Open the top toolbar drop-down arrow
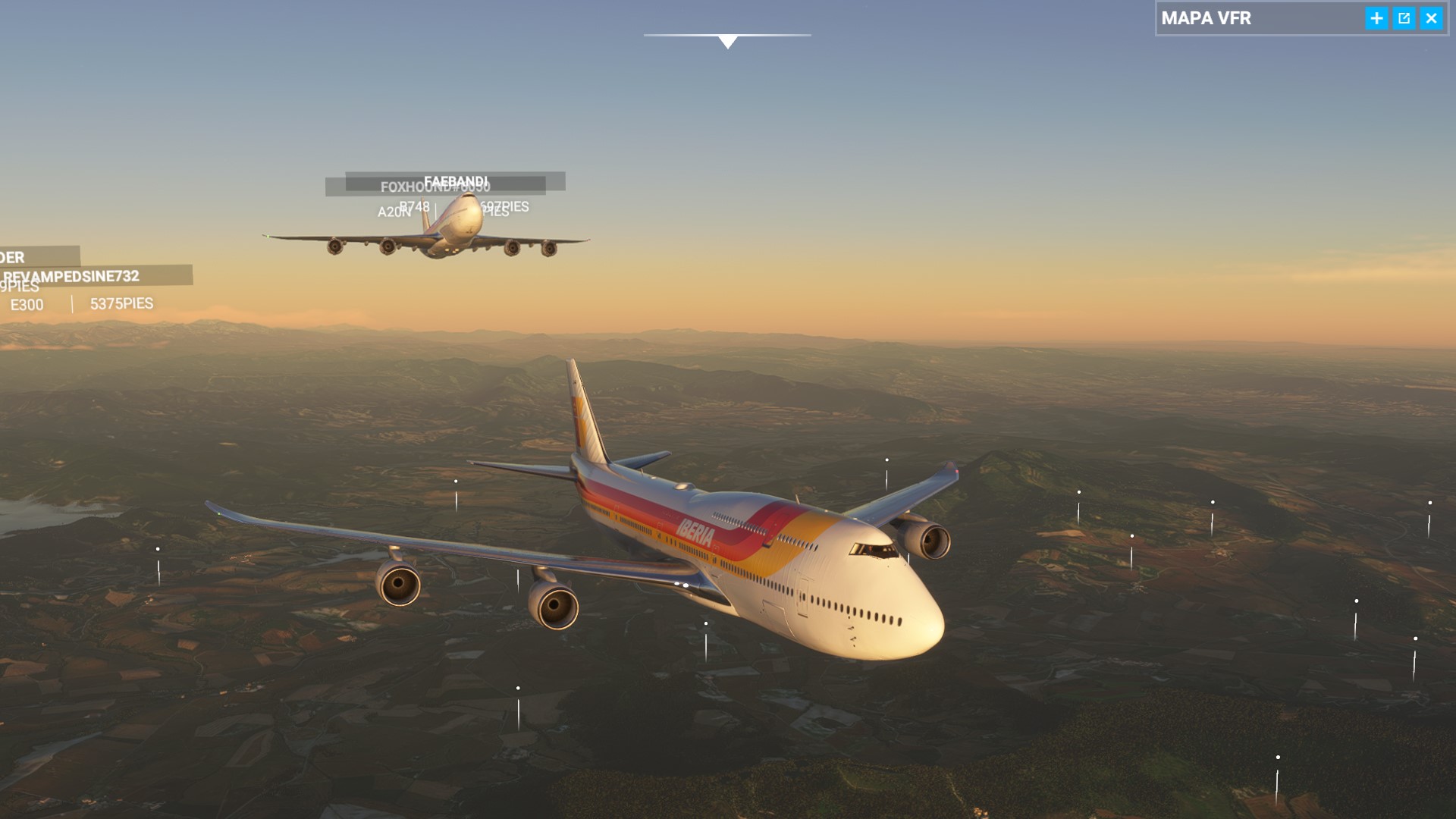This screenshot has width=1456, height=819. coord(727,42)
